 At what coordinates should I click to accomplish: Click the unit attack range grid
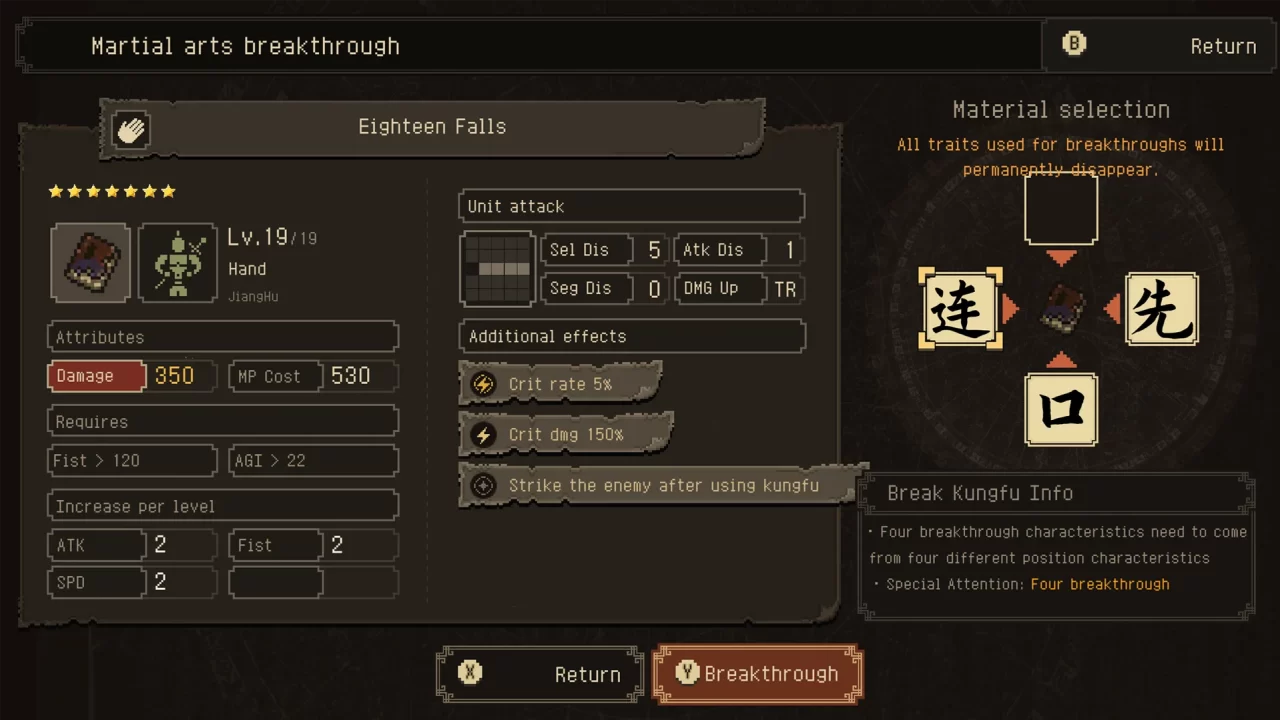497,269
